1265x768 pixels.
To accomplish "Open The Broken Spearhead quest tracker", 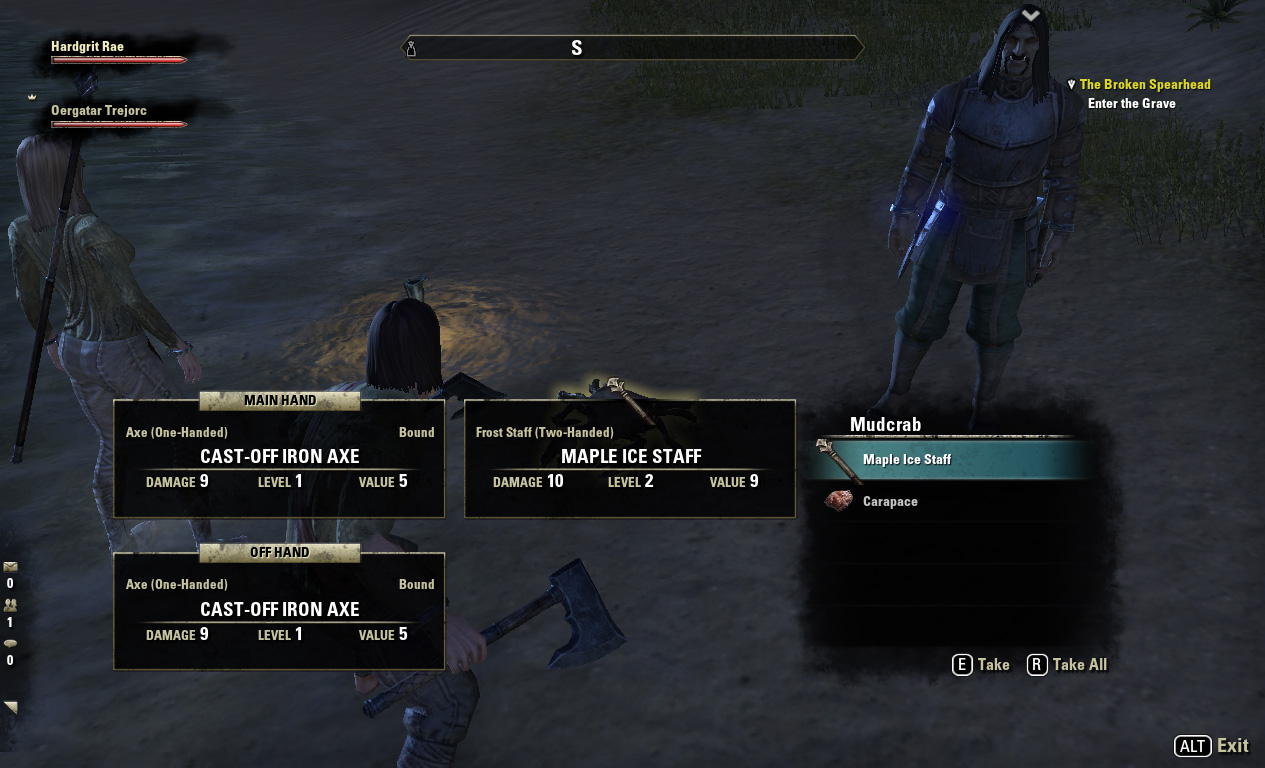I will tap(1144, 85).
